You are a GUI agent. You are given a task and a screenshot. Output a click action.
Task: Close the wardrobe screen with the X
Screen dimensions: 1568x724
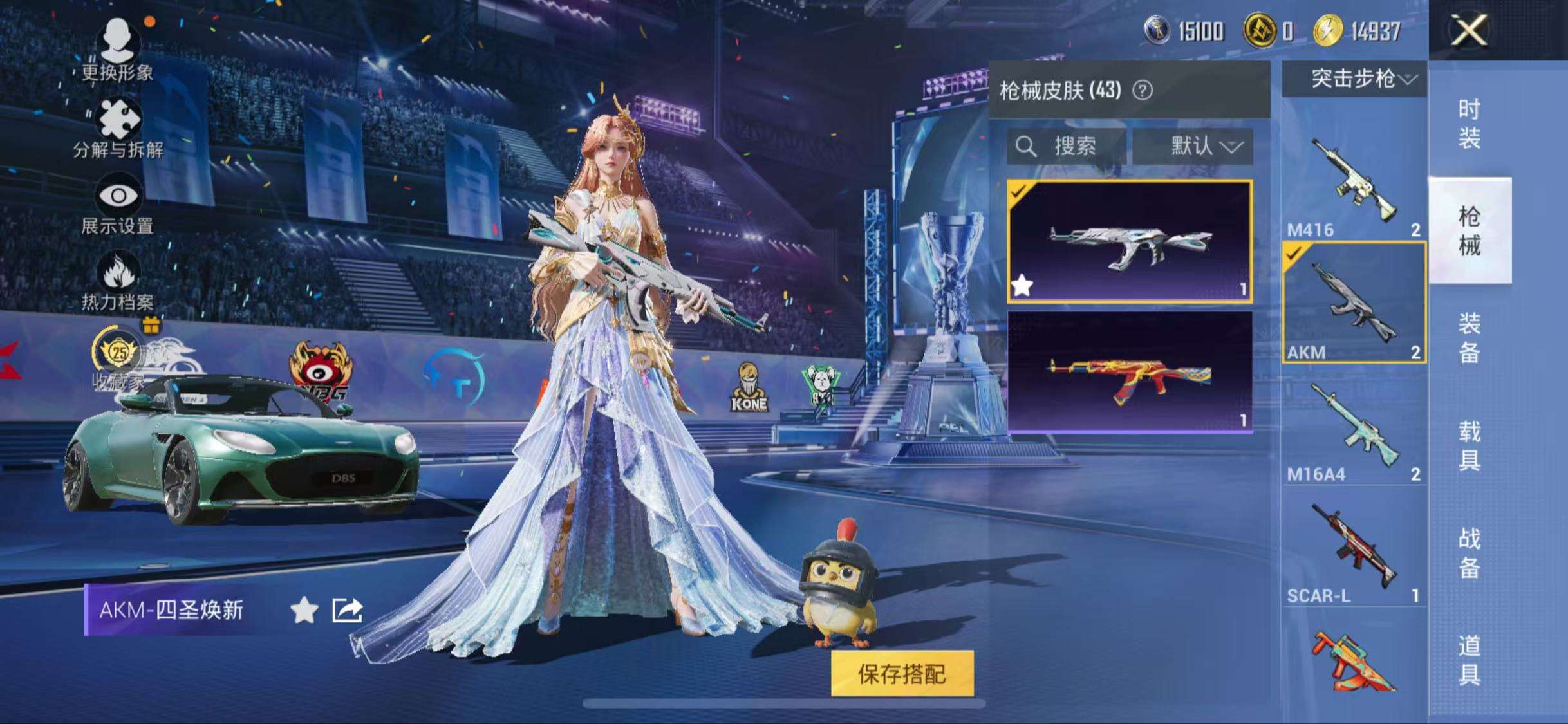1470,30
